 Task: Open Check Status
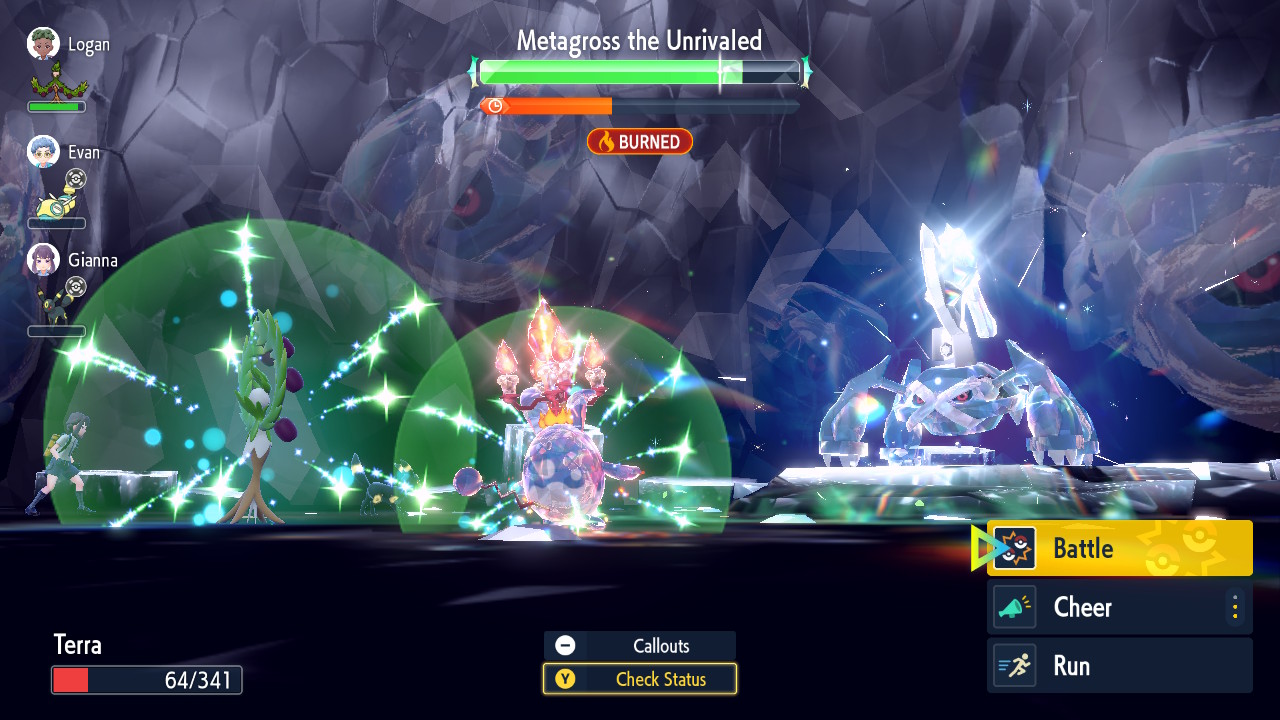(x=640, y=679)
